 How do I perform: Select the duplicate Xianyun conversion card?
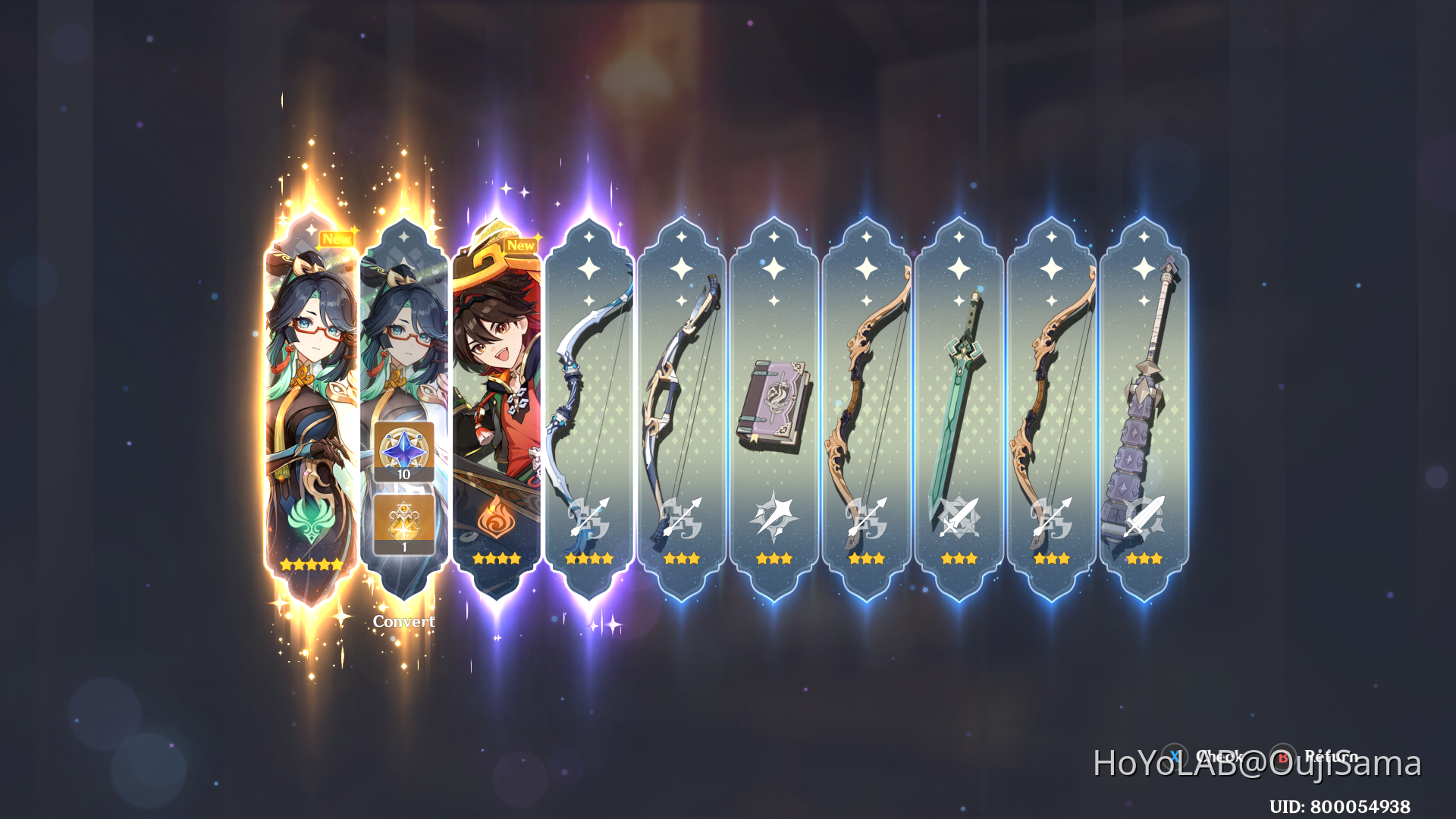tap(404, 341)
